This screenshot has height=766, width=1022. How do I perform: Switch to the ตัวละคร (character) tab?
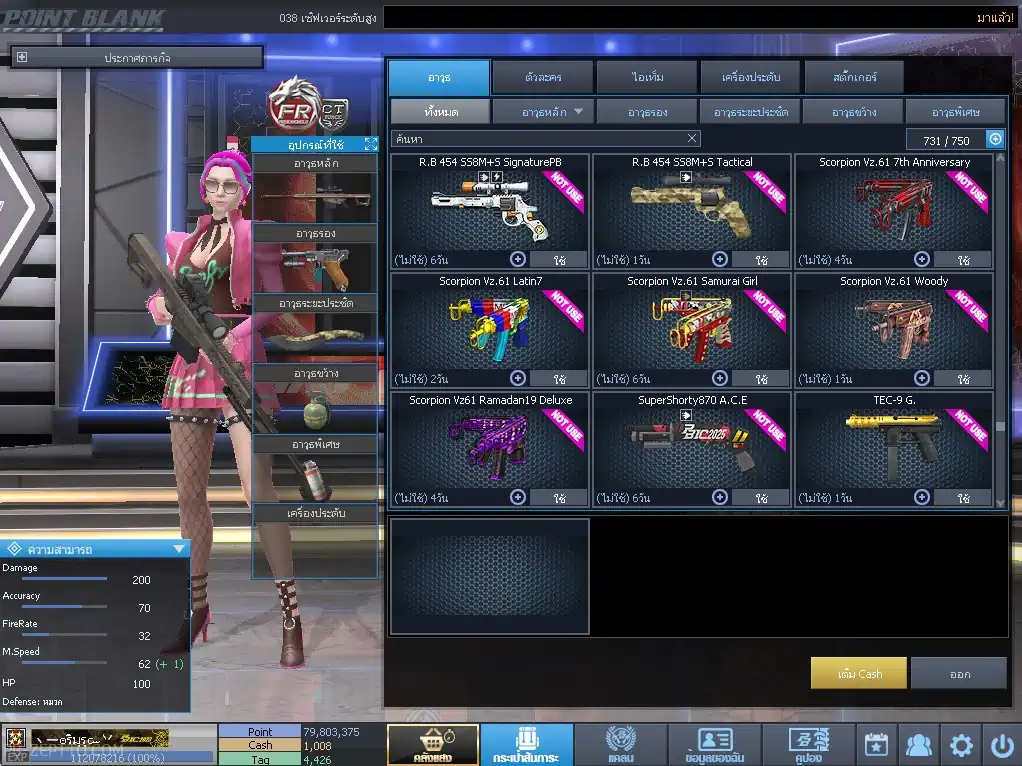coord(542,77)
